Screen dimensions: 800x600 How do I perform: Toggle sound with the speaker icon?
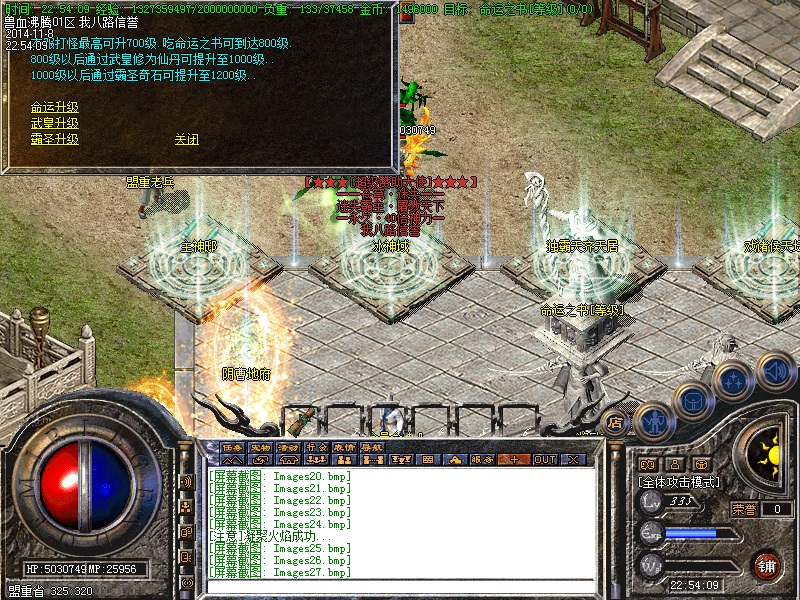(x=774, y=372)
